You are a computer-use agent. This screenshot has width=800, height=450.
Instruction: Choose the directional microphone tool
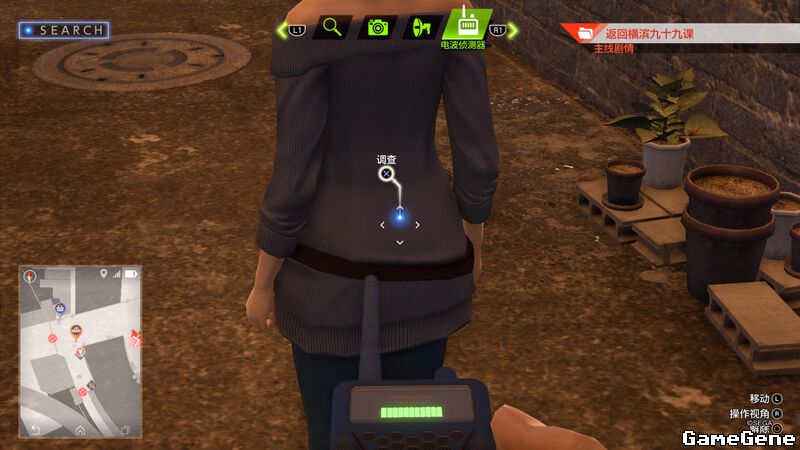421,27
